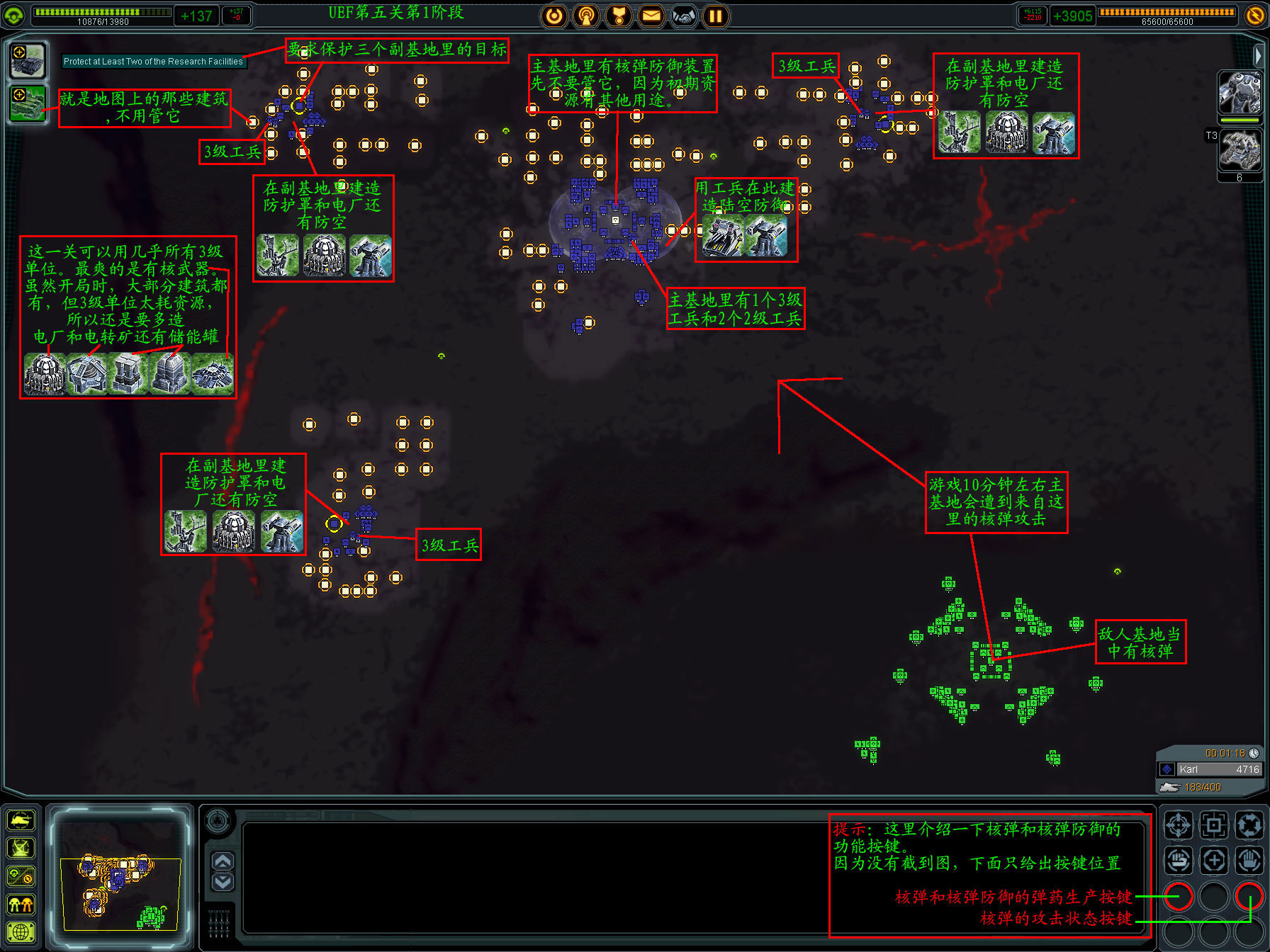Screen dimensions: 1270x952
Task: Toggle the globe map options button
Action: coord(21,932)
